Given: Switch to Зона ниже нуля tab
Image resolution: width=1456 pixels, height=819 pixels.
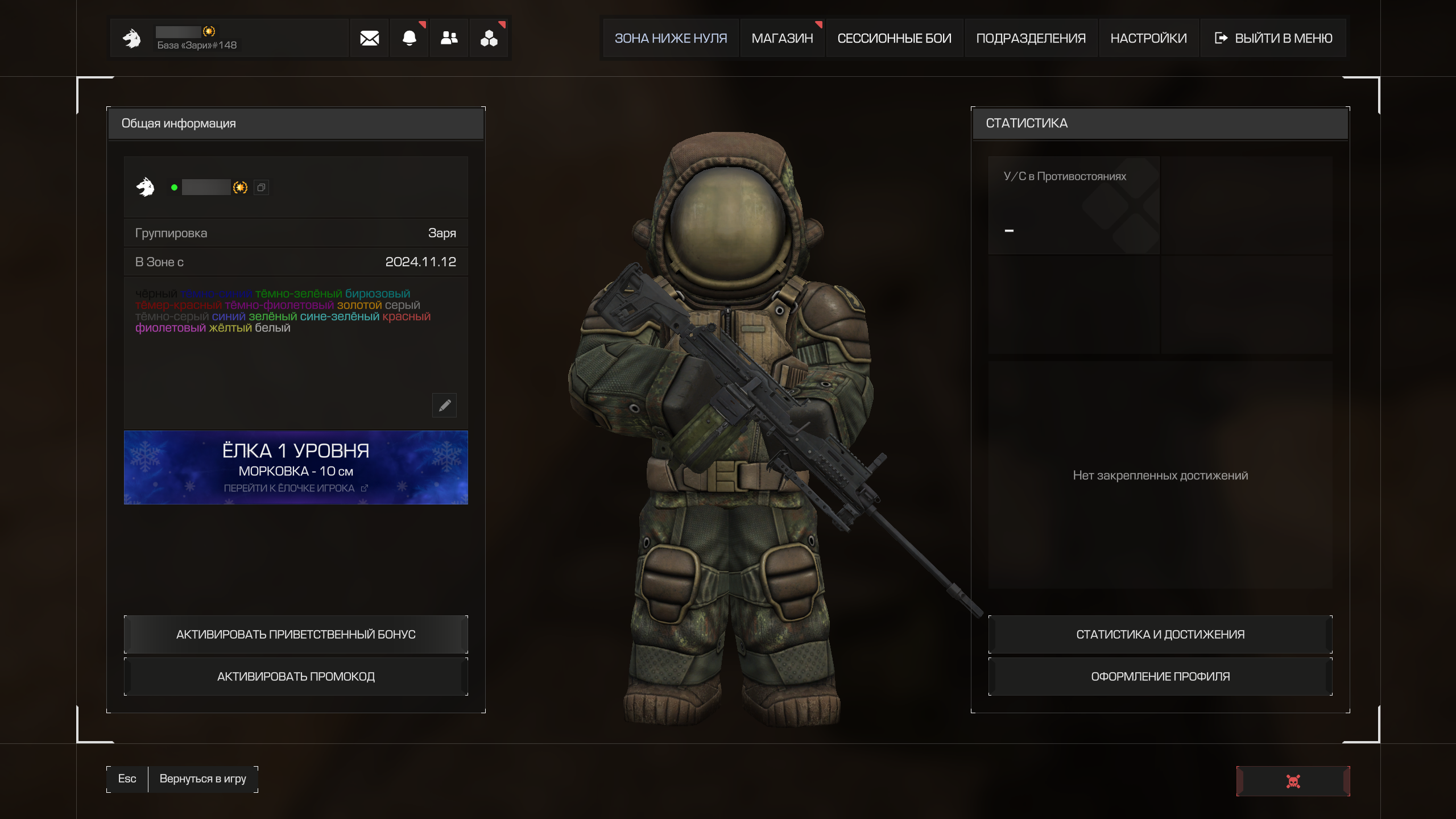Looking at the screenshot, I should 671,38.
